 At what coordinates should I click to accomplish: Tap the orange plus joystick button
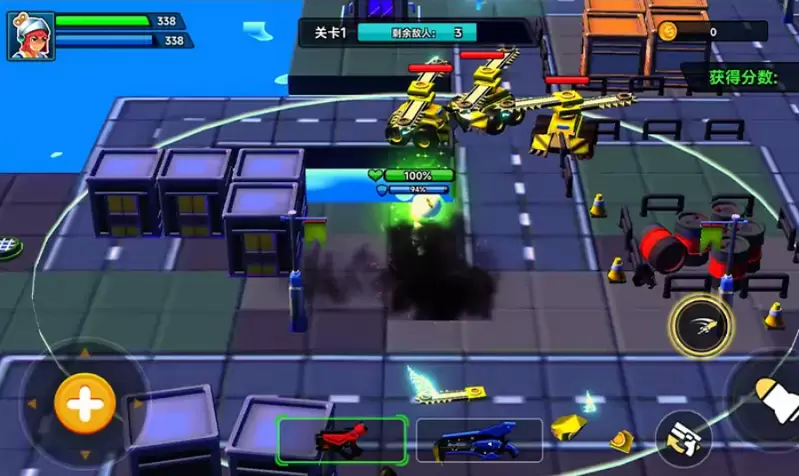(84, 404)
